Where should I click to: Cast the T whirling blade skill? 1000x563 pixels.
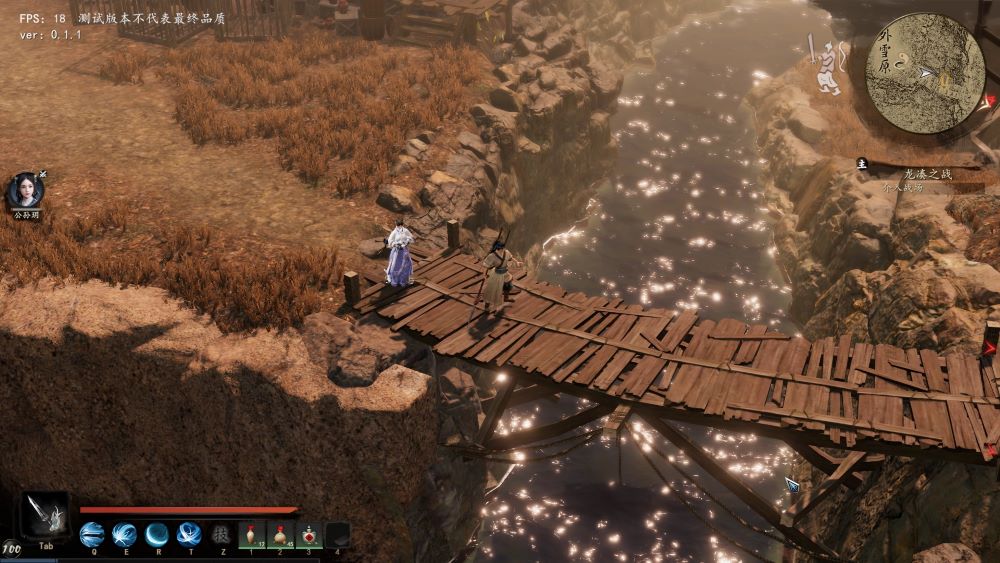pos(189,534)
